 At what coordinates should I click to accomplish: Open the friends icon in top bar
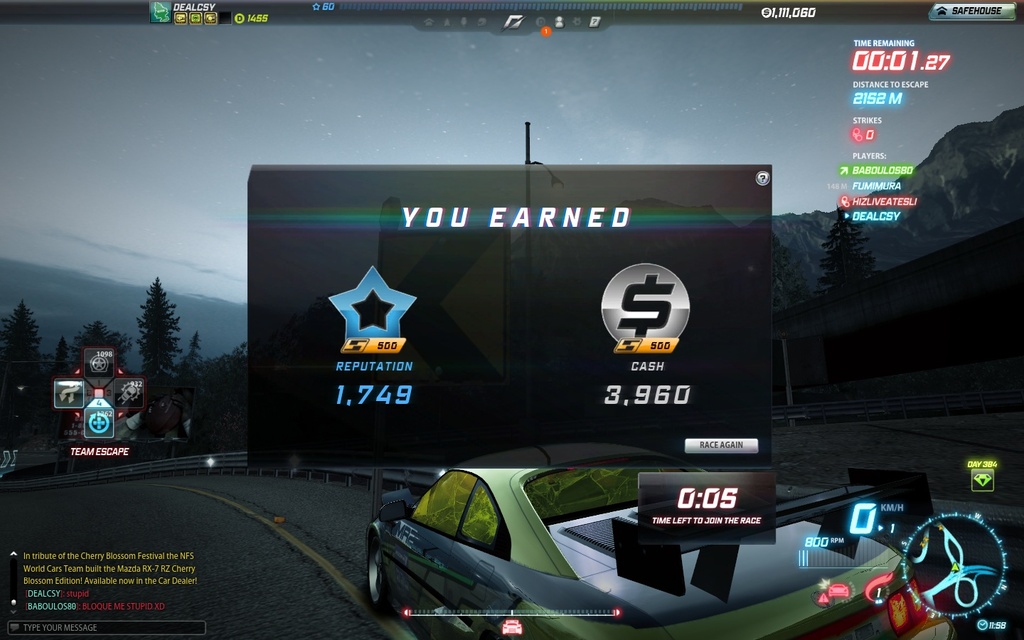click(x=560, y=21)
